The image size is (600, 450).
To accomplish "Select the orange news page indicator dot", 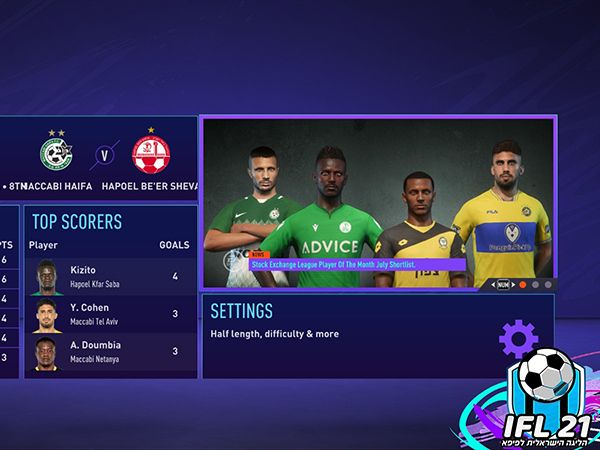I will 522,284.
